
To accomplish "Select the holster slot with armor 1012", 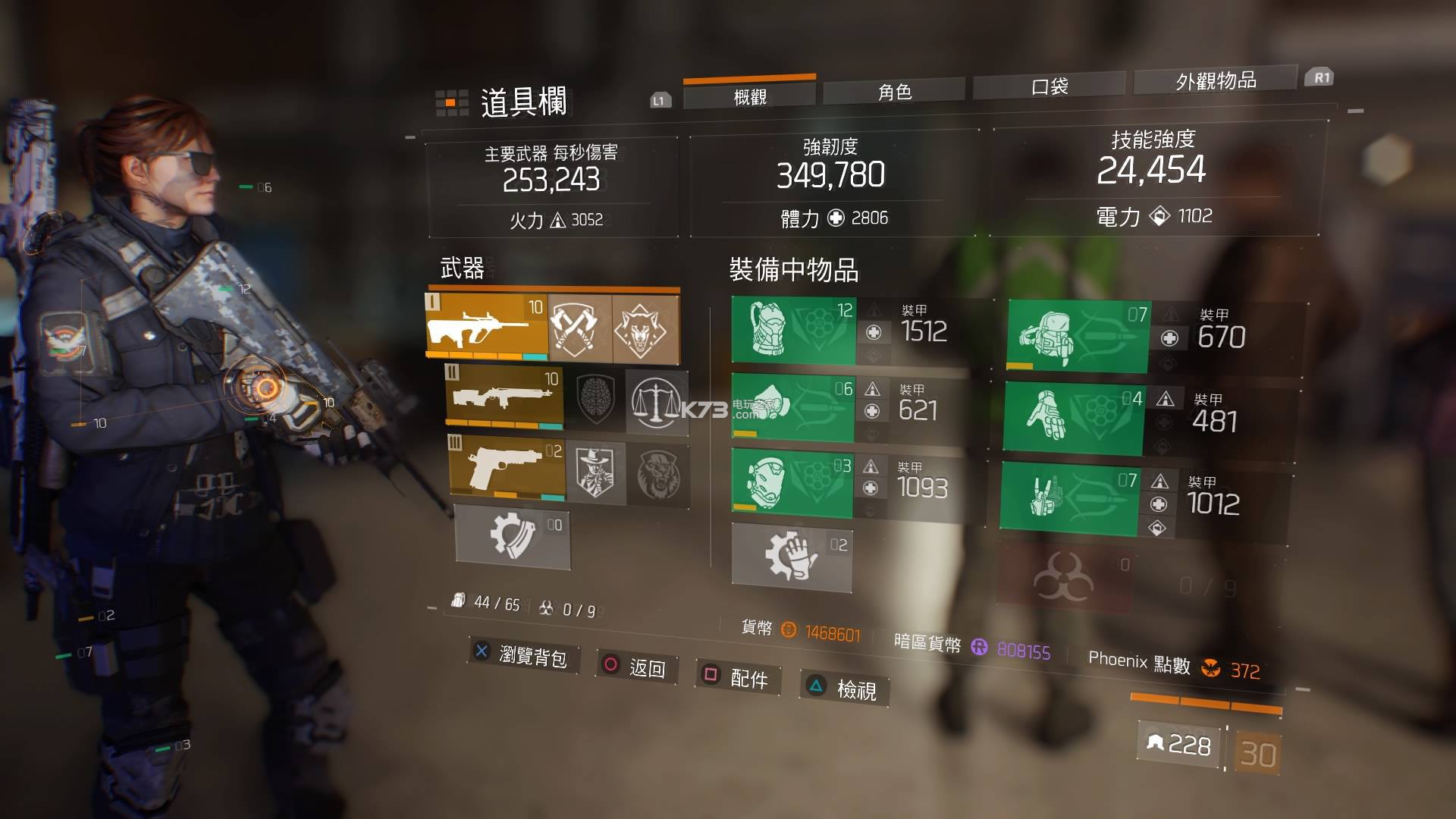I will pyautogui.click(x=1069, y=499).
